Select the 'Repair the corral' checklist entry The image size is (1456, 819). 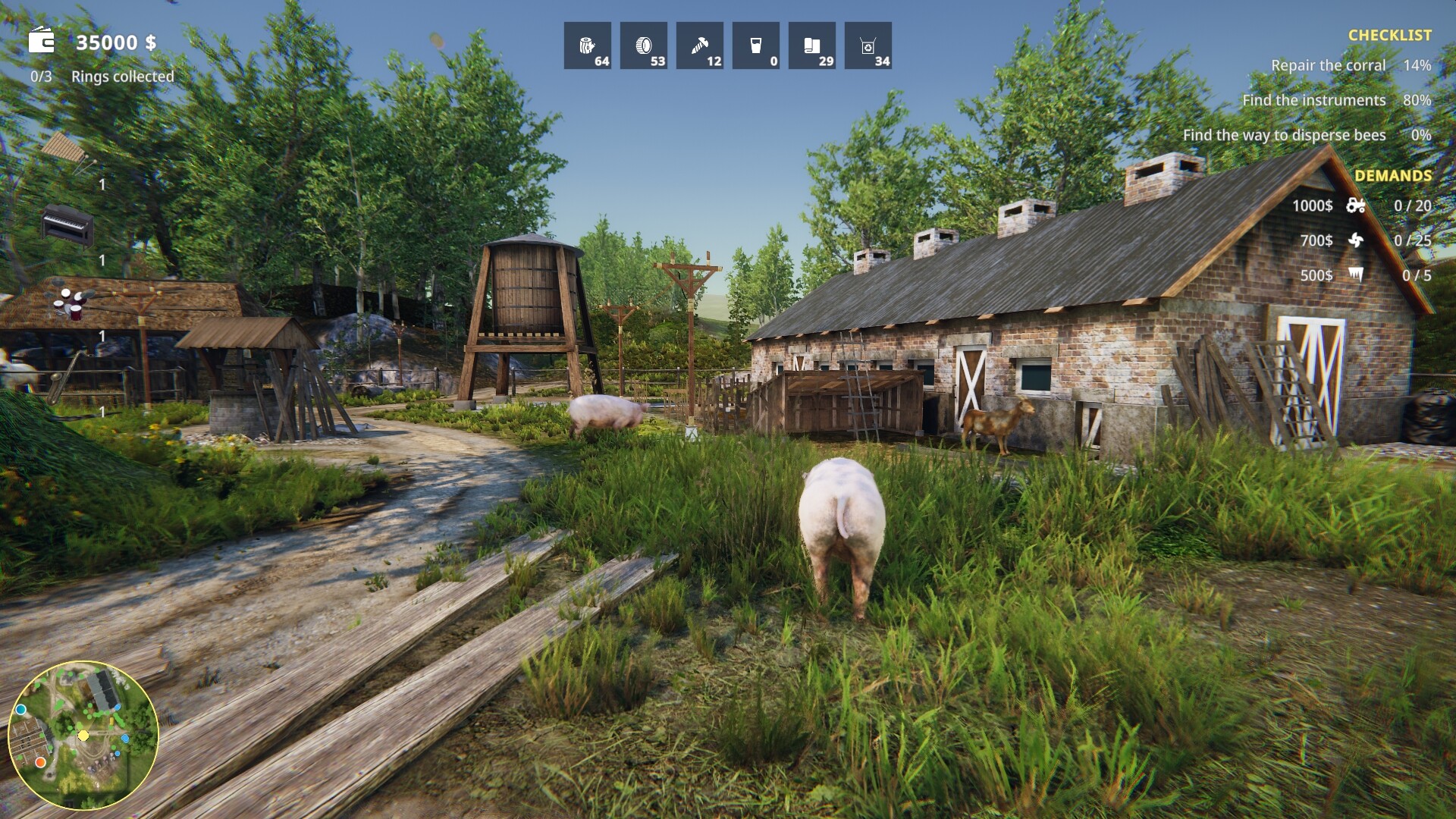pos(1328,65)
